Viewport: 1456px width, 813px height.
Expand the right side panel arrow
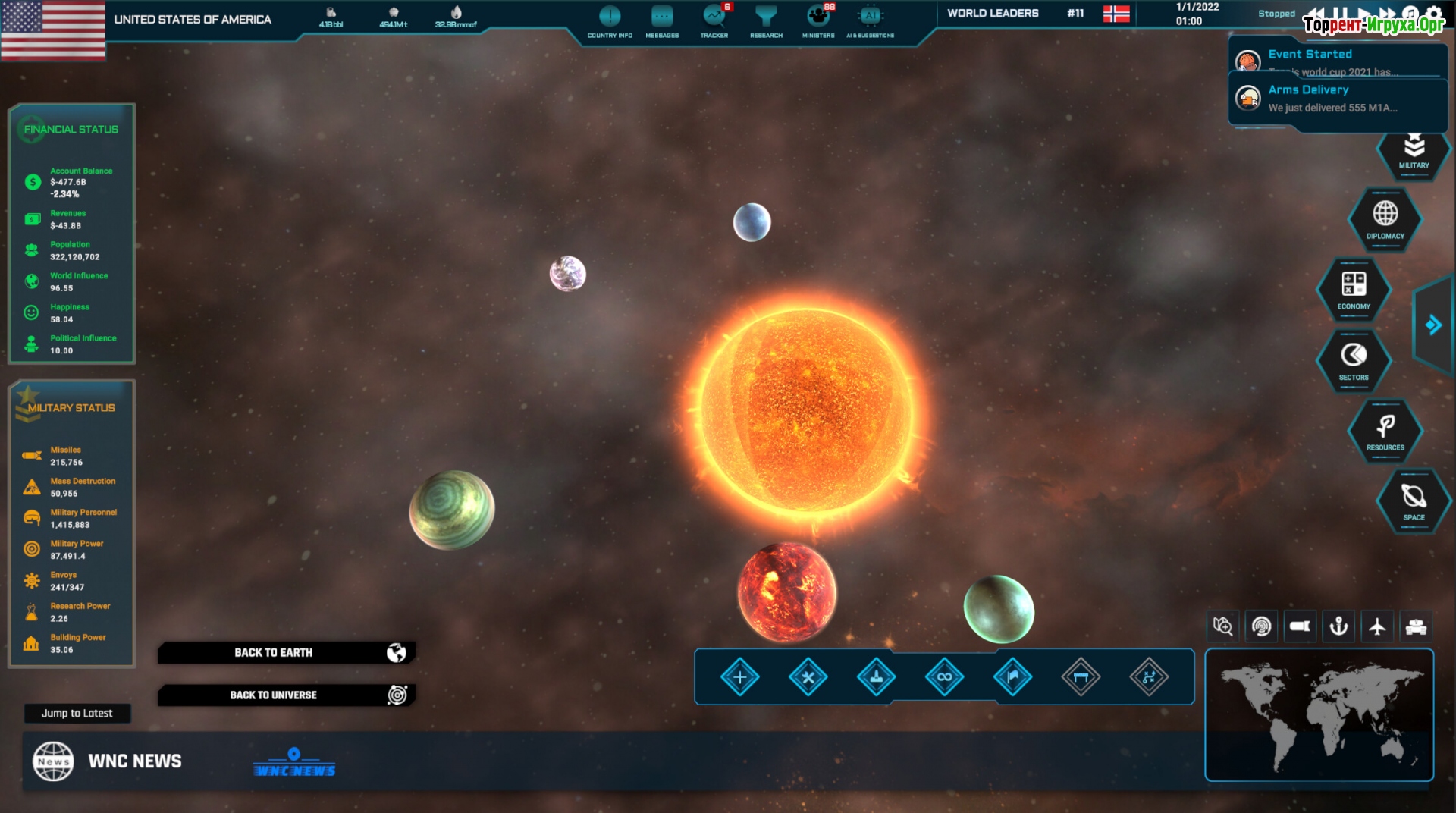[1432, 325]
